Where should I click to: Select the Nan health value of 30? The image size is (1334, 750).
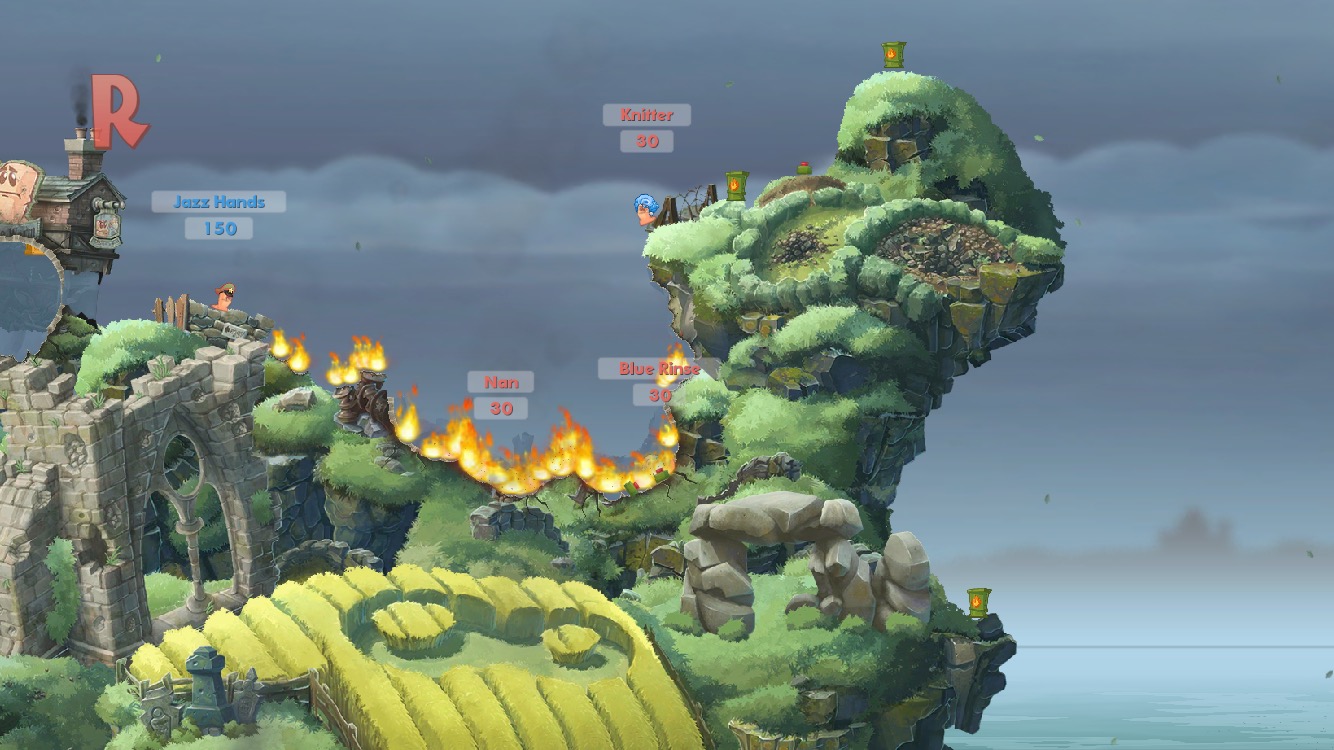[x=502, y=408]
